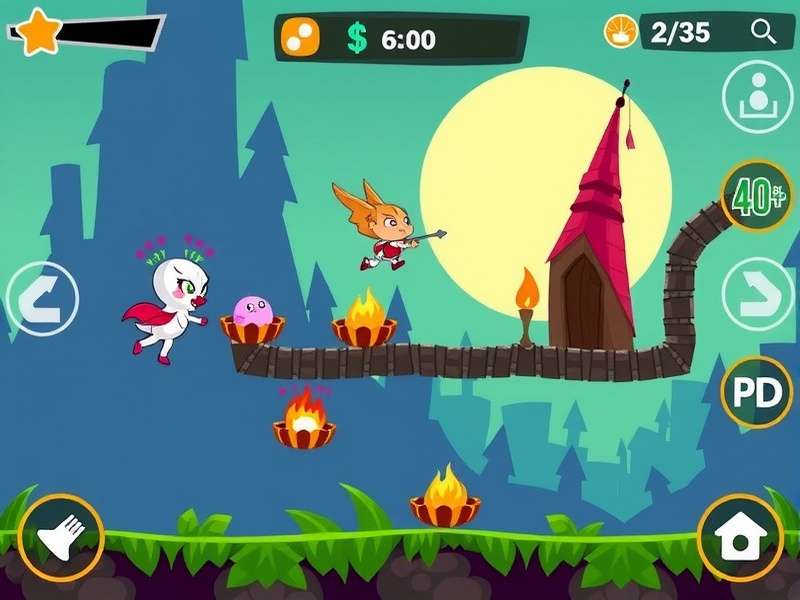Select the green 40+ badge button
Viewport: 800px width, 600px height.
757,197
